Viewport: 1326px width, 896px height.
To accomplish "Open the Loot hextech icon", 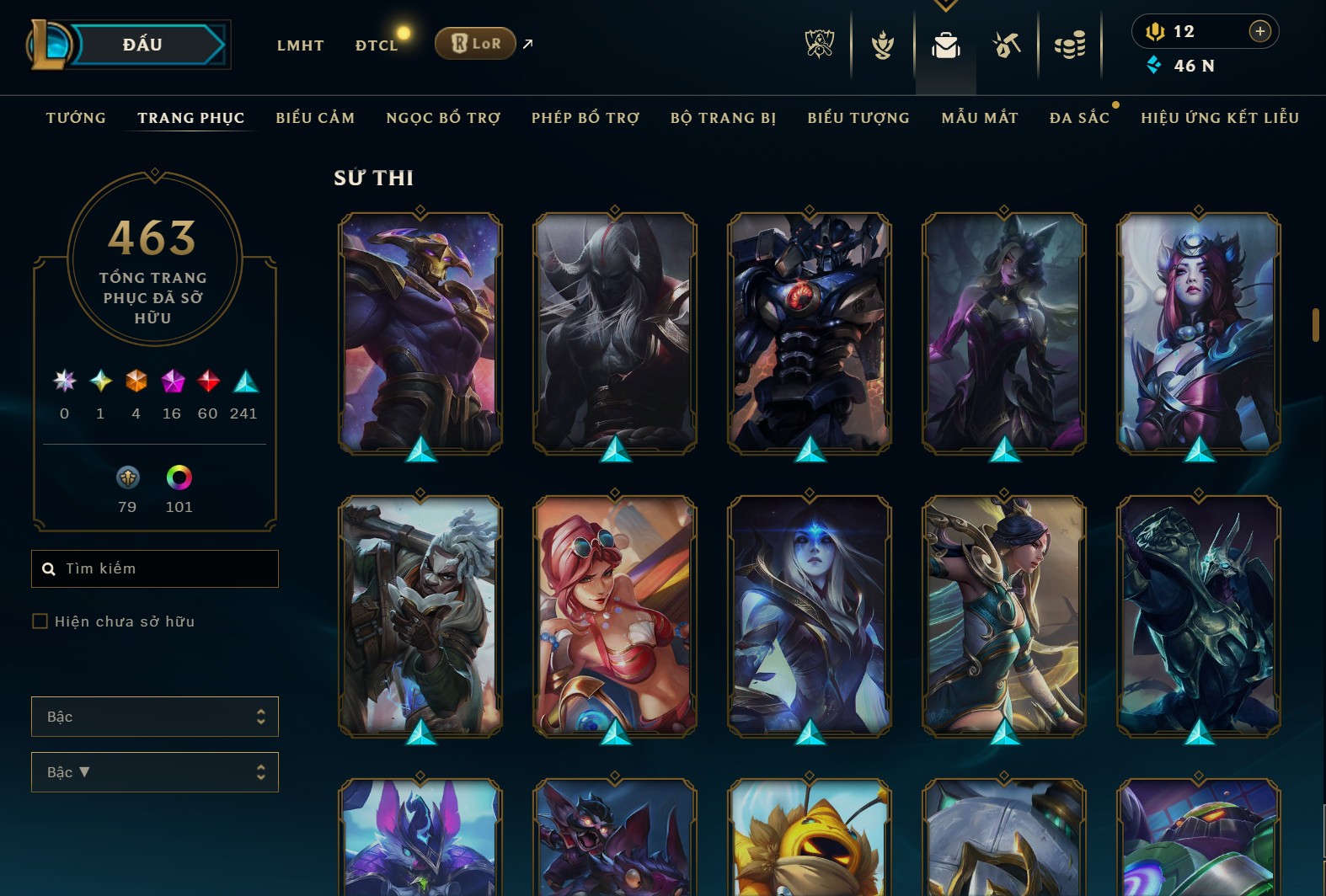I will coord(1007,44).
